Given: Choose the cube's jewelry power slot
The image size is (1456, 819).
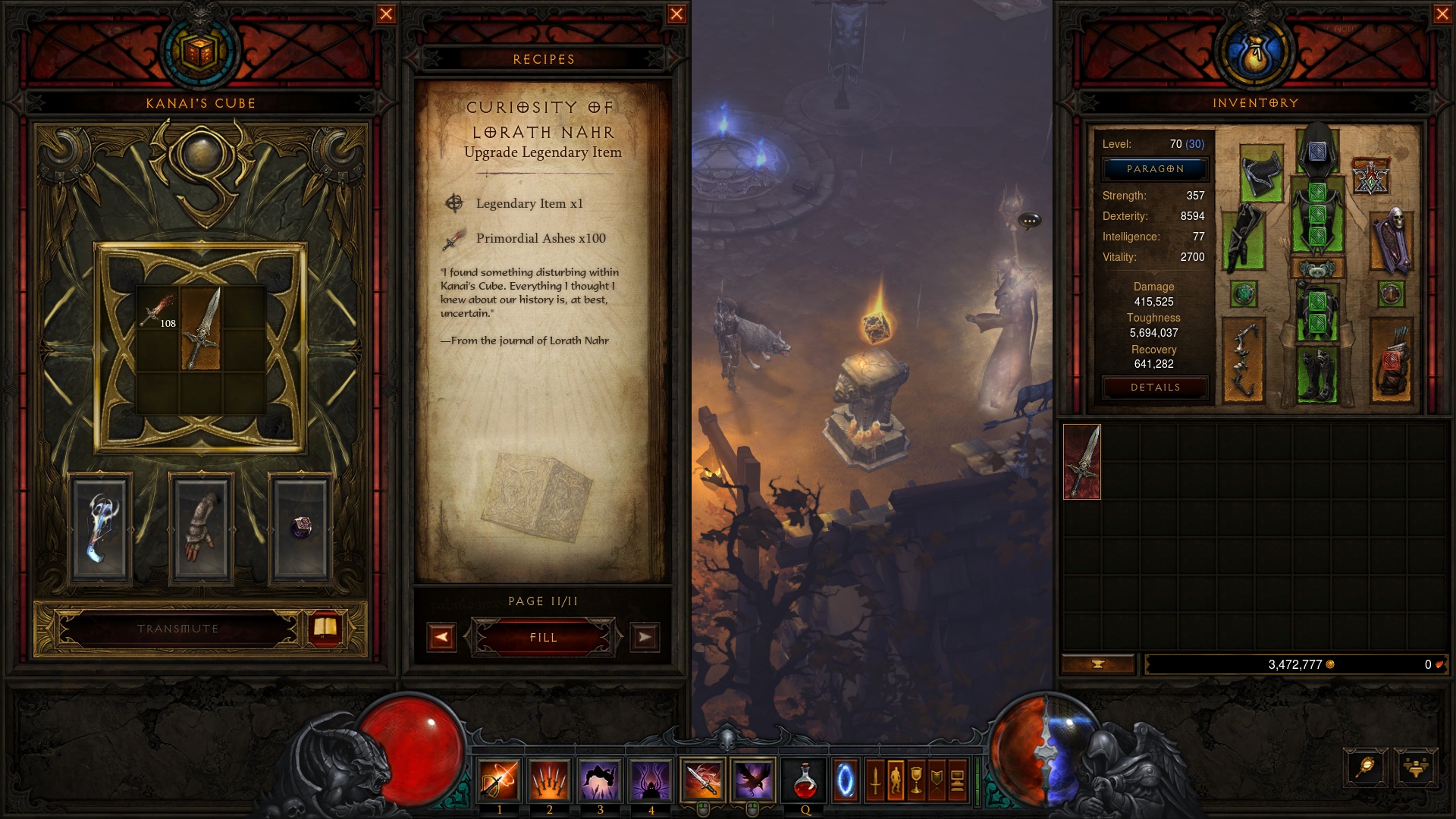Looking at the screenshot, I should coord(301,528).
